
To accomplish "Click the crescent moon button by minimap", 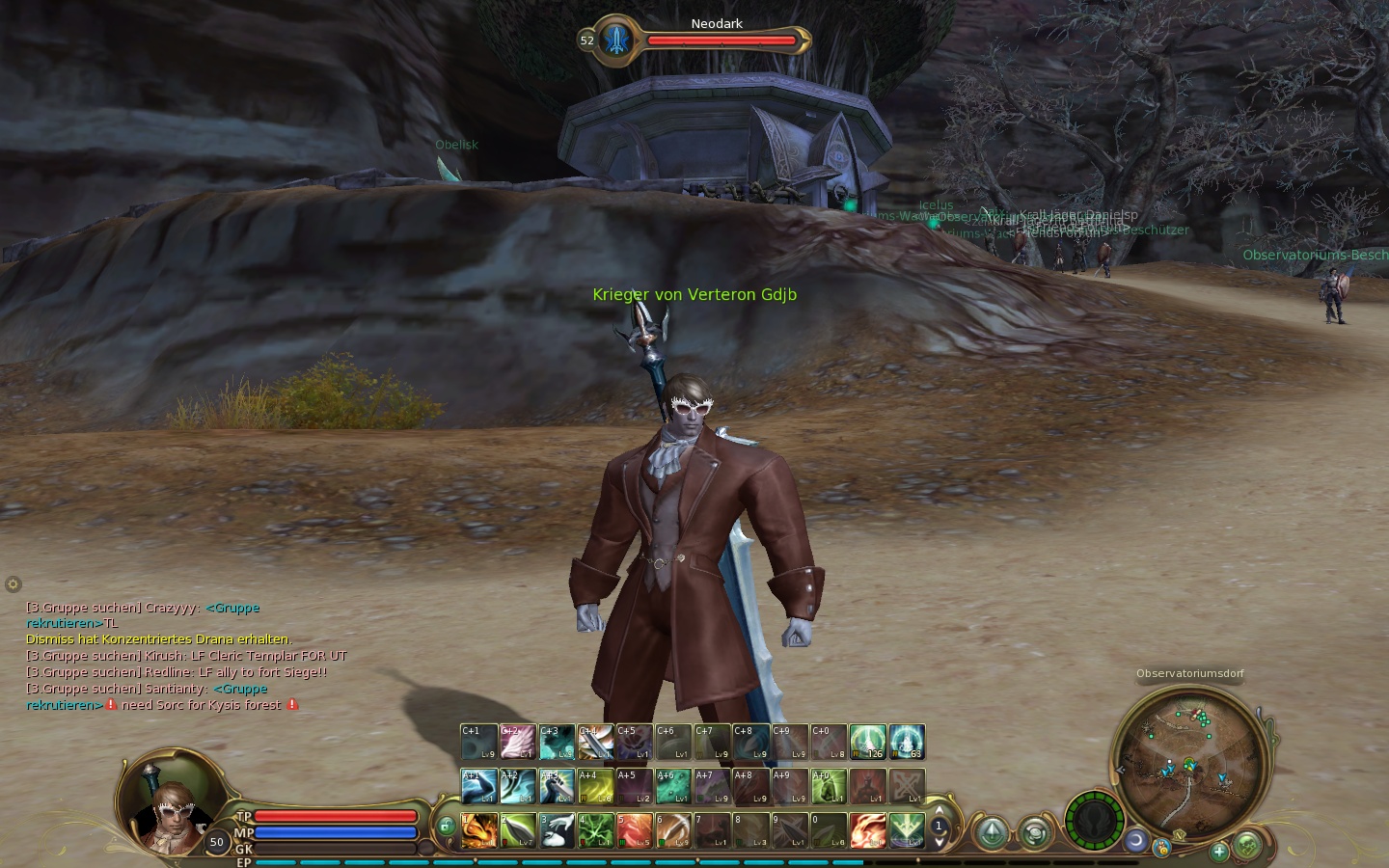I will click(x=1136, y=841).
